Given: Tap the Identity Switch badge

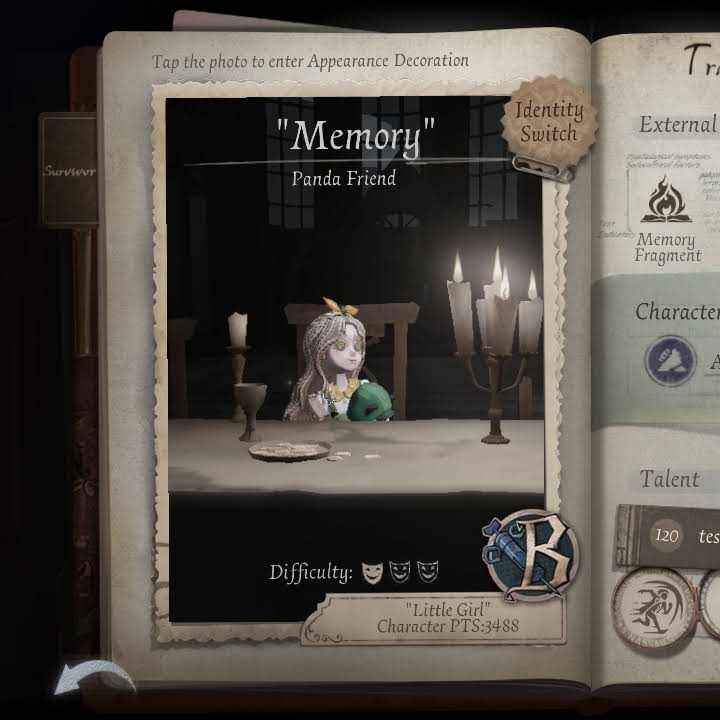Looking at the screenshot, I should click(x=549, y=122).
